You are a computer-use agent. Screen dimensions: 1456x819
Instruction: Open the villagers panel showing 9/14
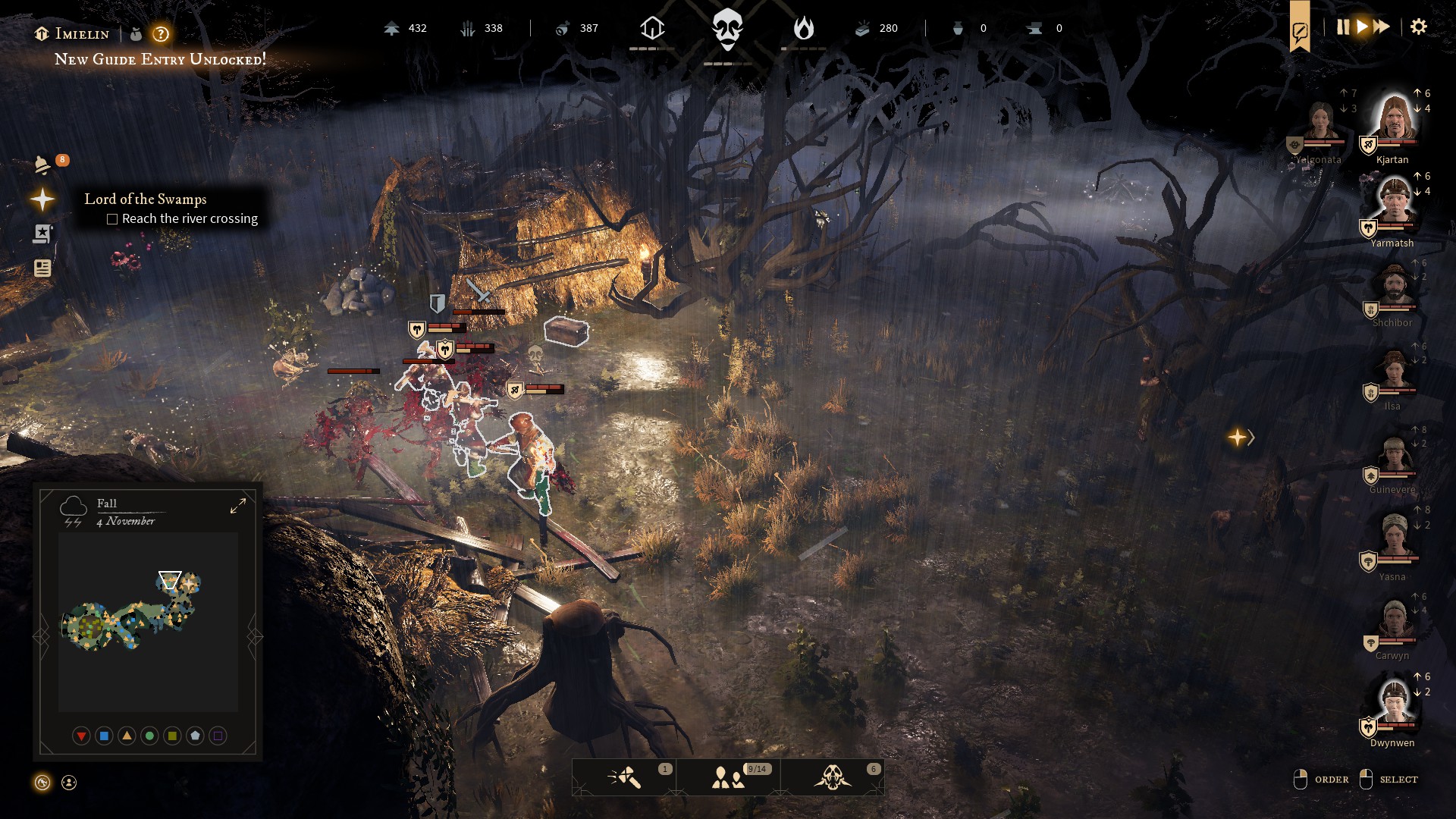729,777
